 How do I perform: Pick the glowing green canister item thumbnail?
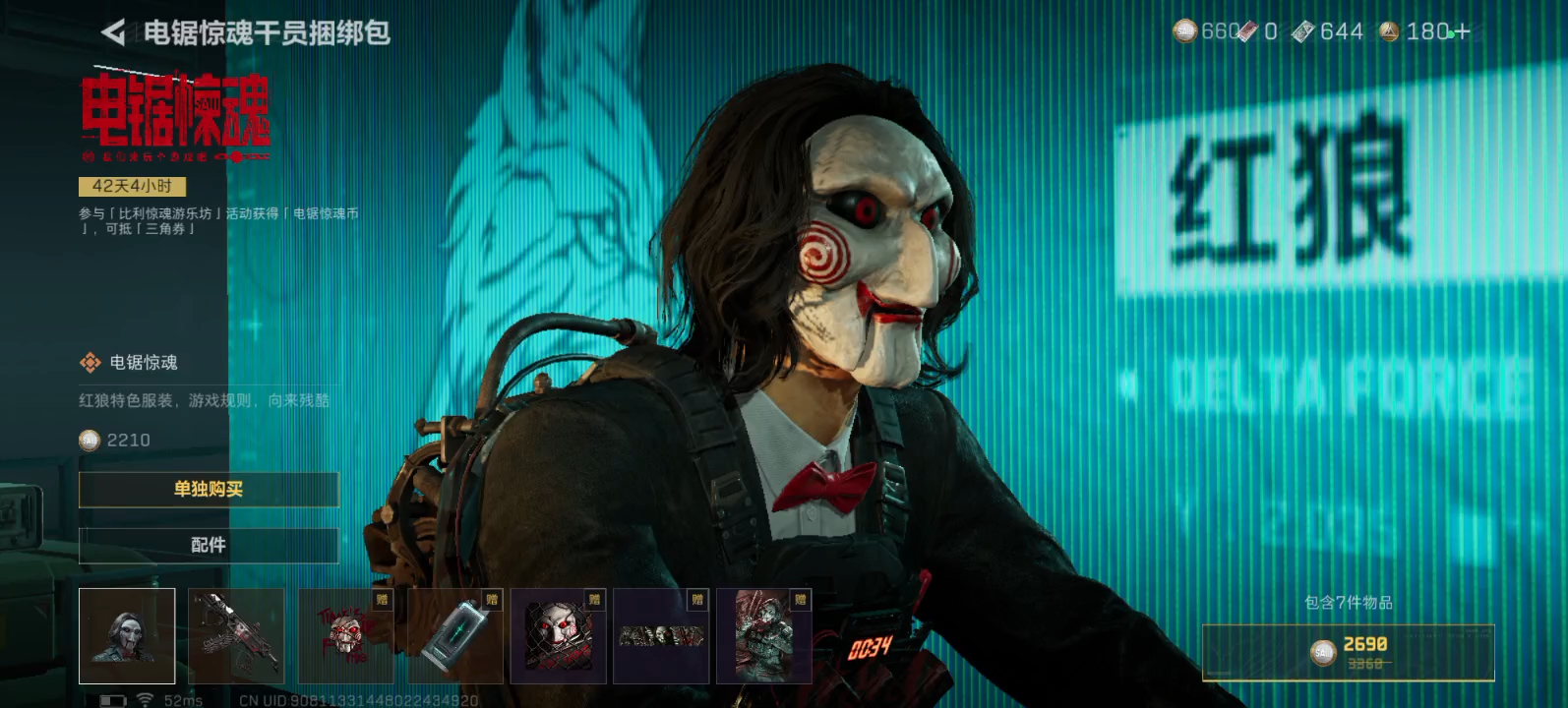(454, 636)
